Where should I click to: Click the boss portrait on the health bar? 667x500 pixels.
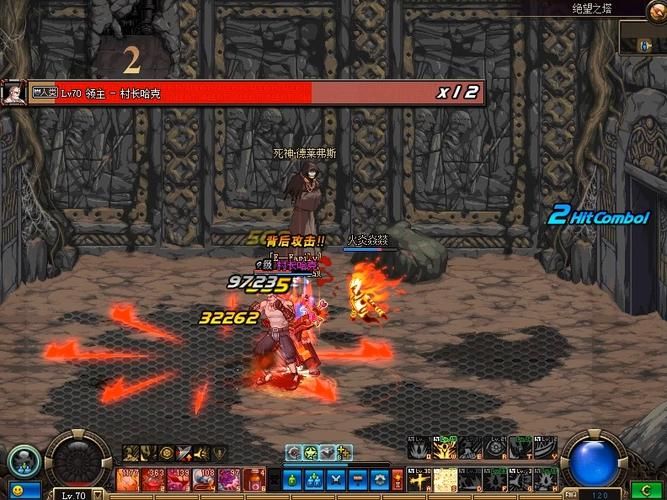pos(13,92)
